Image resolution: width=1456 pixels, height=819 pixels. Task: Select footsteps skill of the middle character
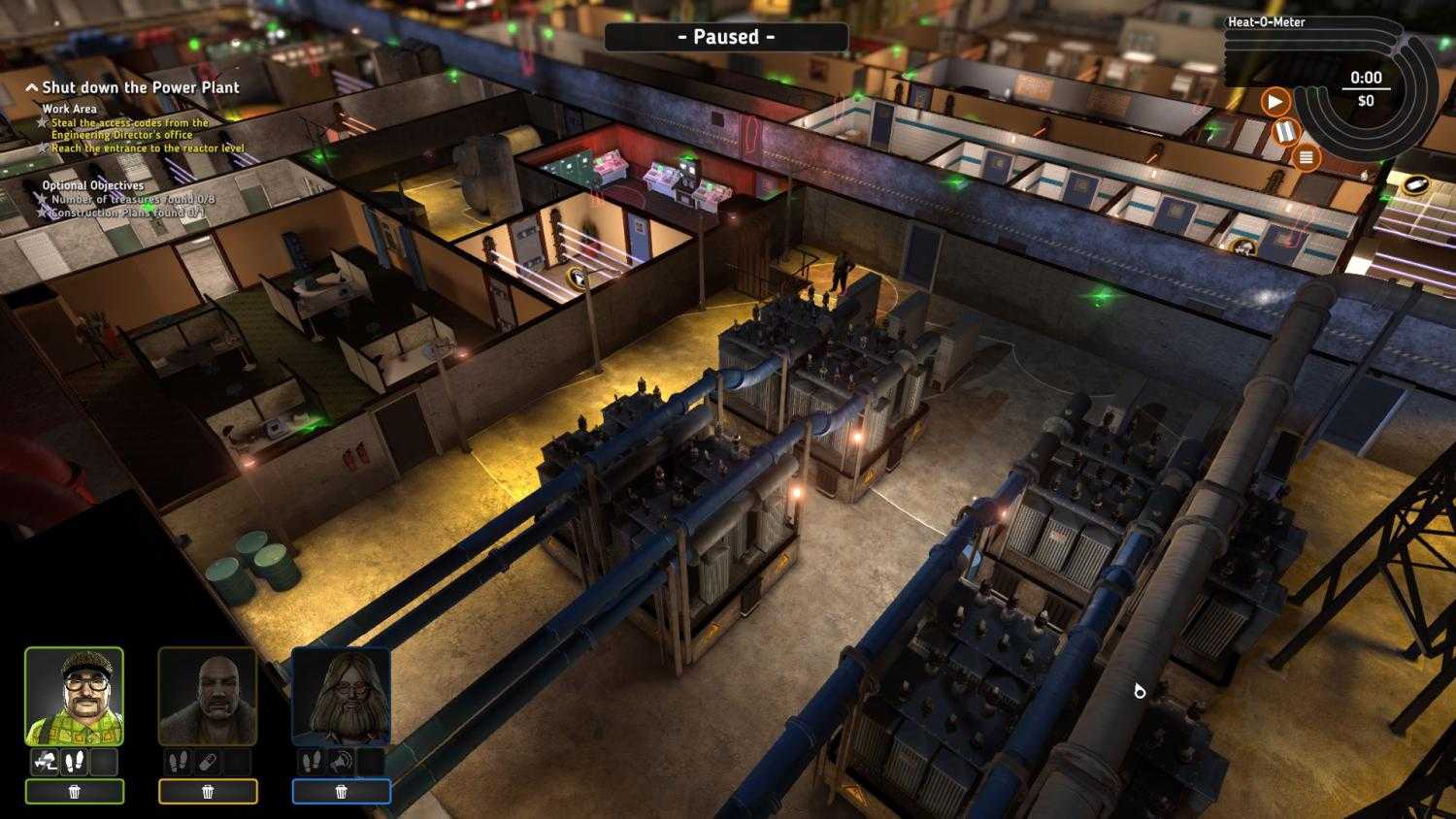176,762
